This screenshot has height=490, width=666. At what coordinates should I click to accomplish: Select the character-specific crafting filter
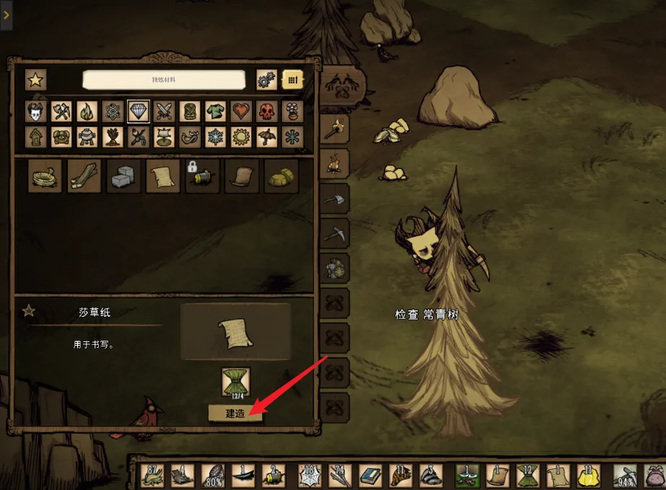tap(37, 111)
